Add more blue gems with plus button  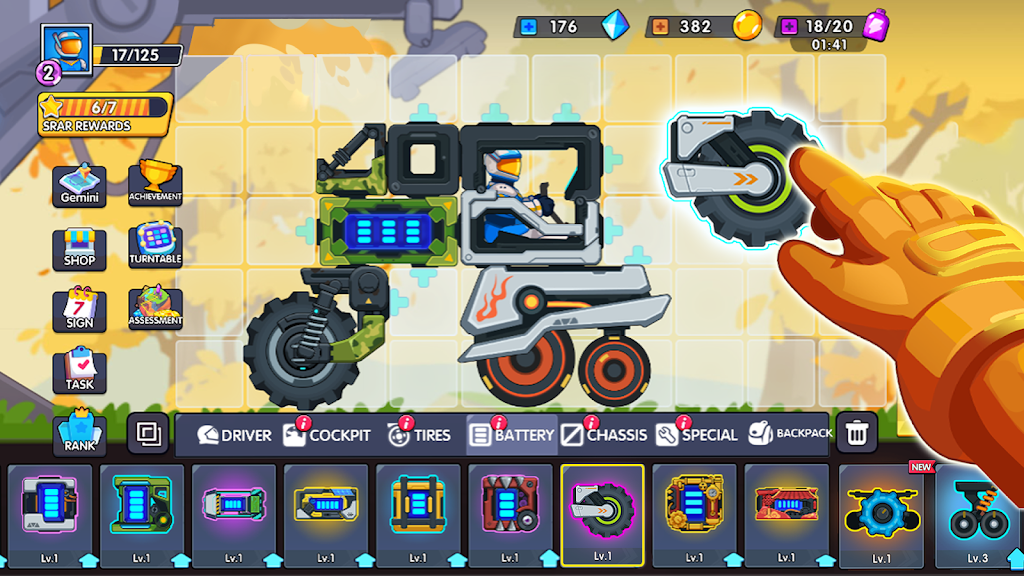point(528,27)
